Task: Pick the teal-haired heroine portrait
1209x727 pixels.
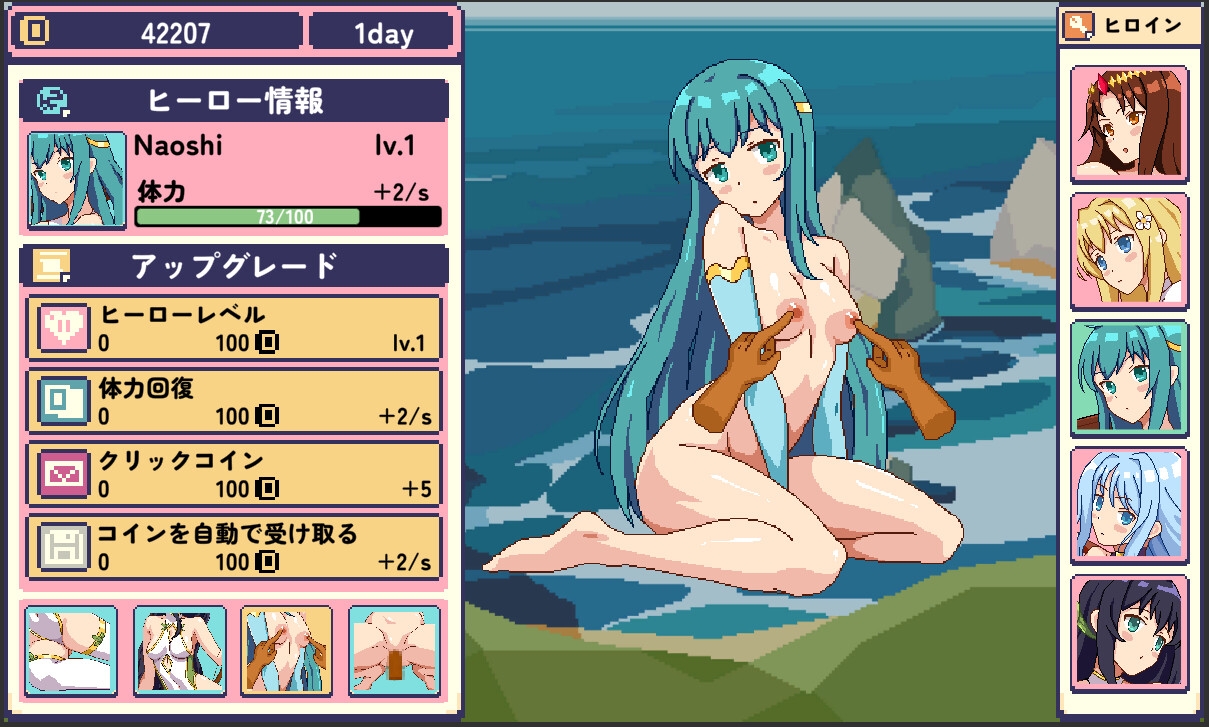Action: point(1129,378)
